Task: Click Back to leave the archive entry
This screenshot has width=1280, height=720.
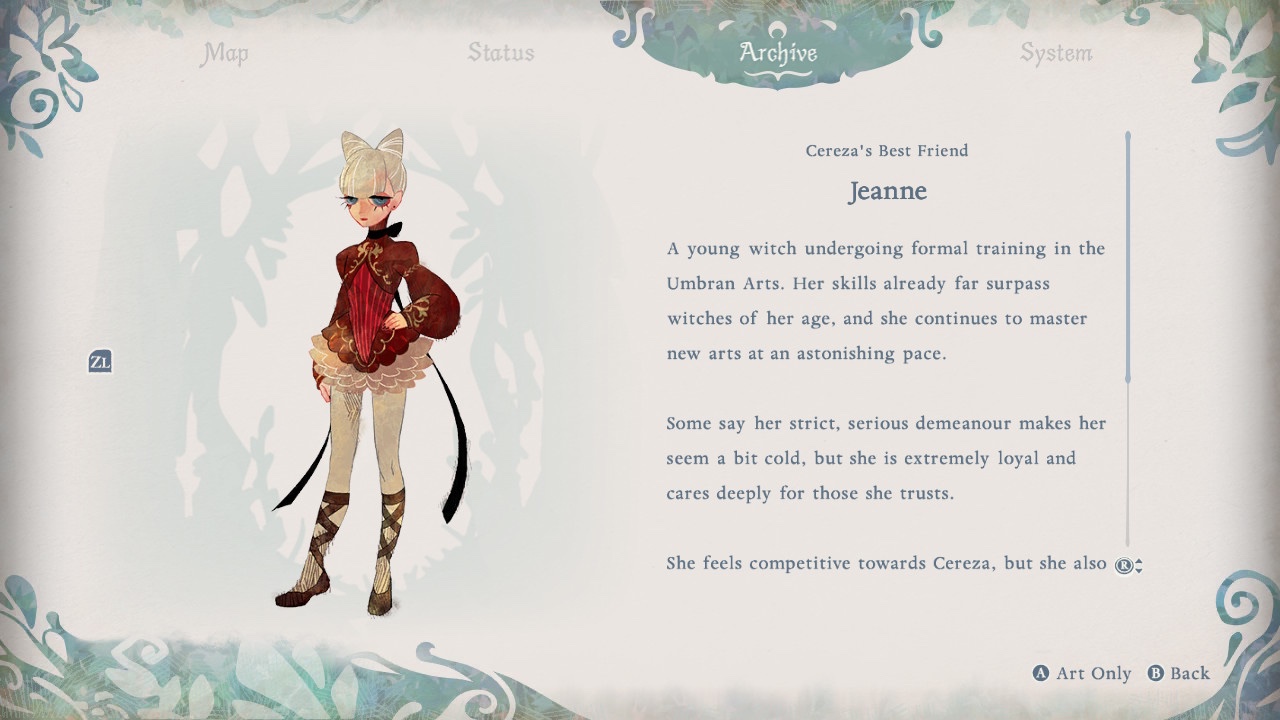Action: pyautogui.click(x=1179, y=673)
